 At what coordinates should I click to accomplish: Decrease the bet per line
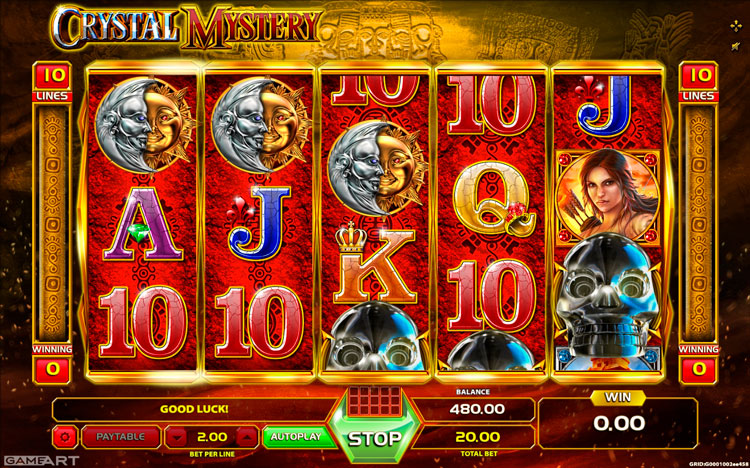click(x=176, y=437)
